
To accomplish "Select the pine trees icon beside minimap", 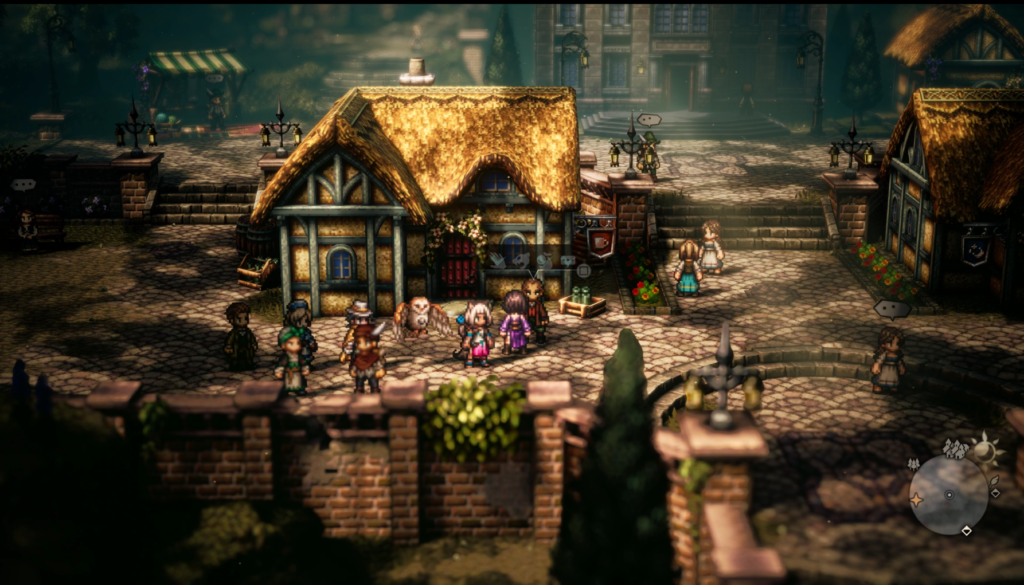I will 913,464.
